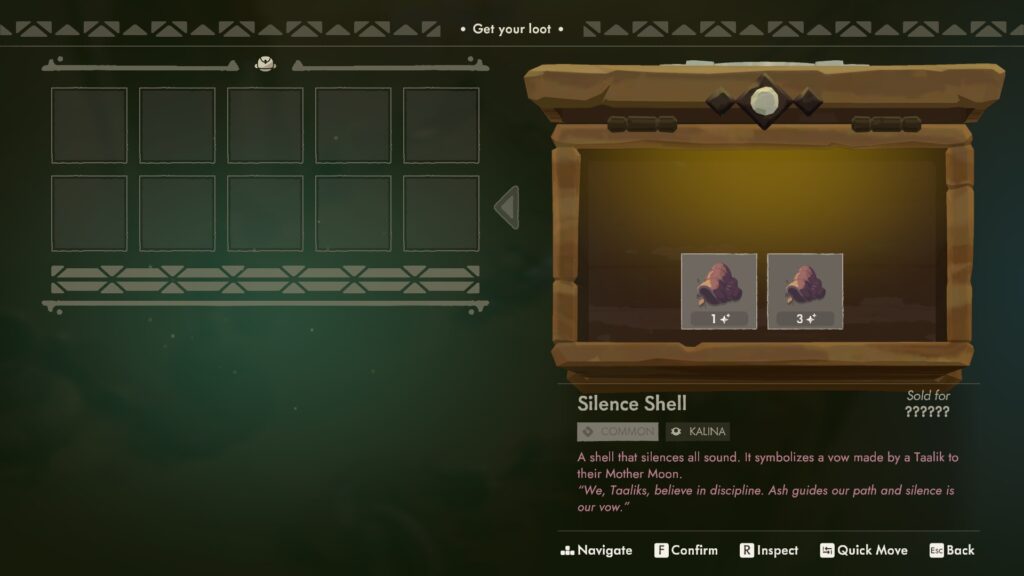Go Back from the loot screen
Viewport: 1024px width, 576px height.
pos(951,550)
